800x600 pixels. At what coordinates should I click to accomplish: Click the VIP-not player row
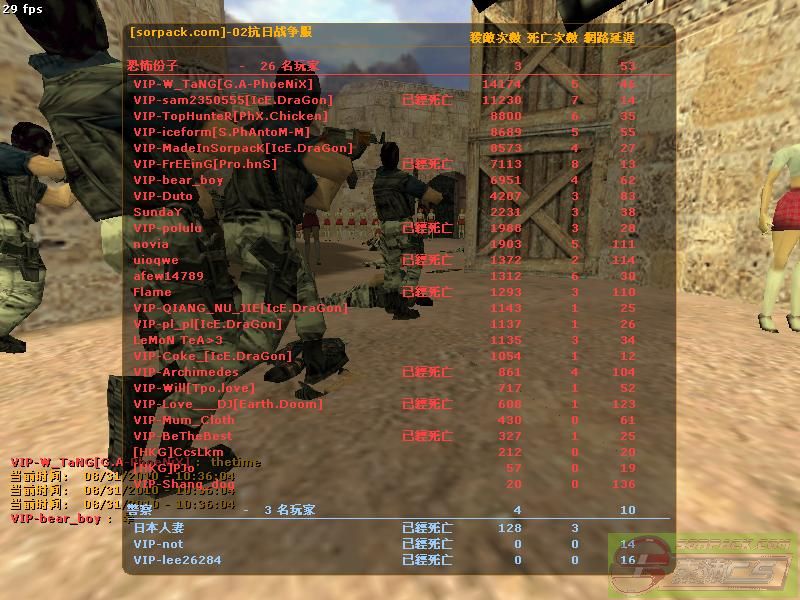click(158, 544)
